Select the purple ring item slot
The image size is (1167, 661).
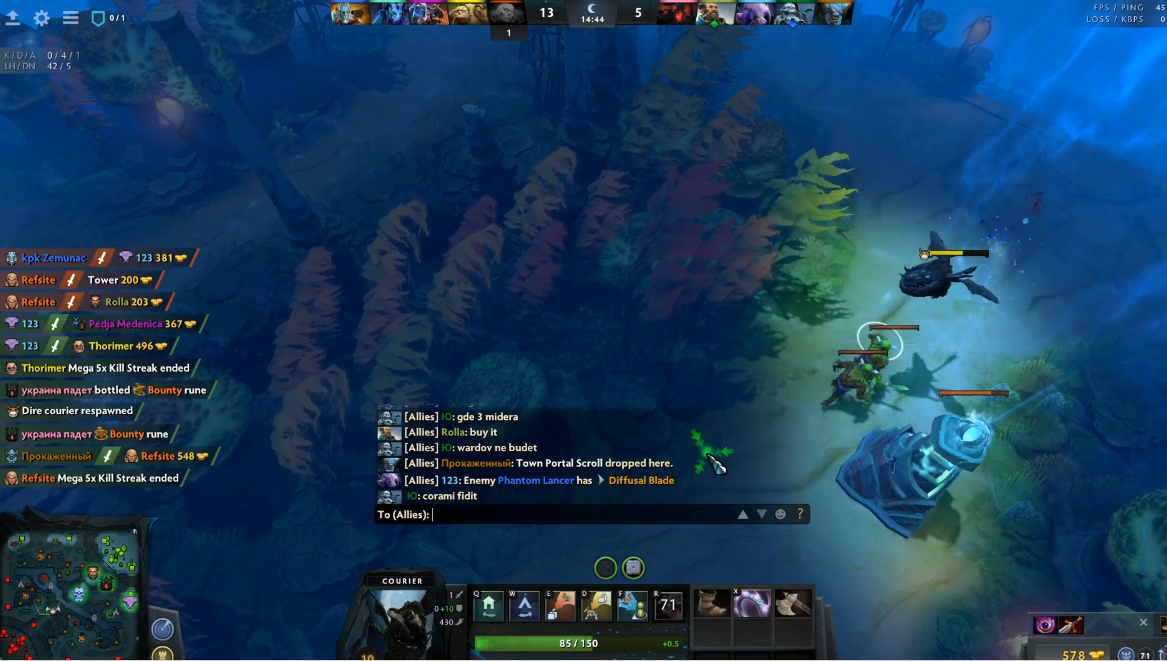coord(753,603)
